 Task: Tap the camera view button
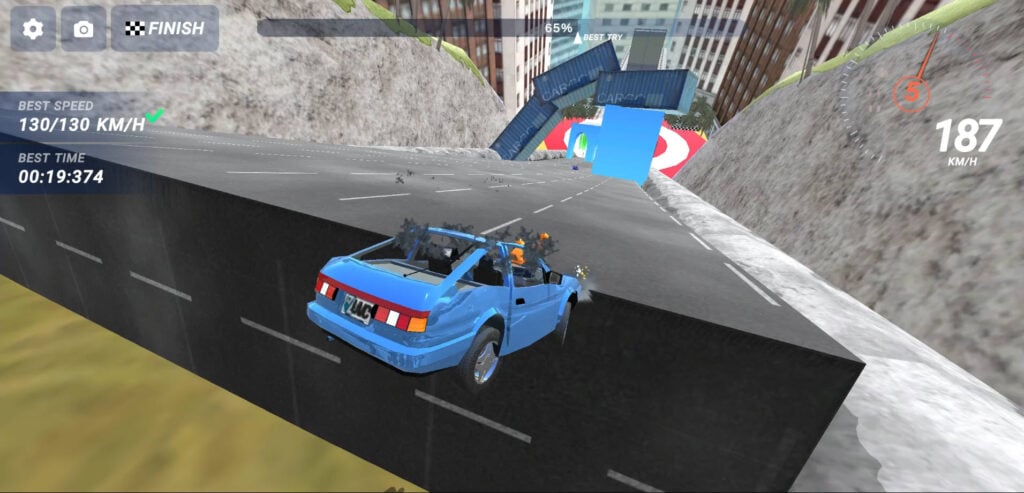83,29
